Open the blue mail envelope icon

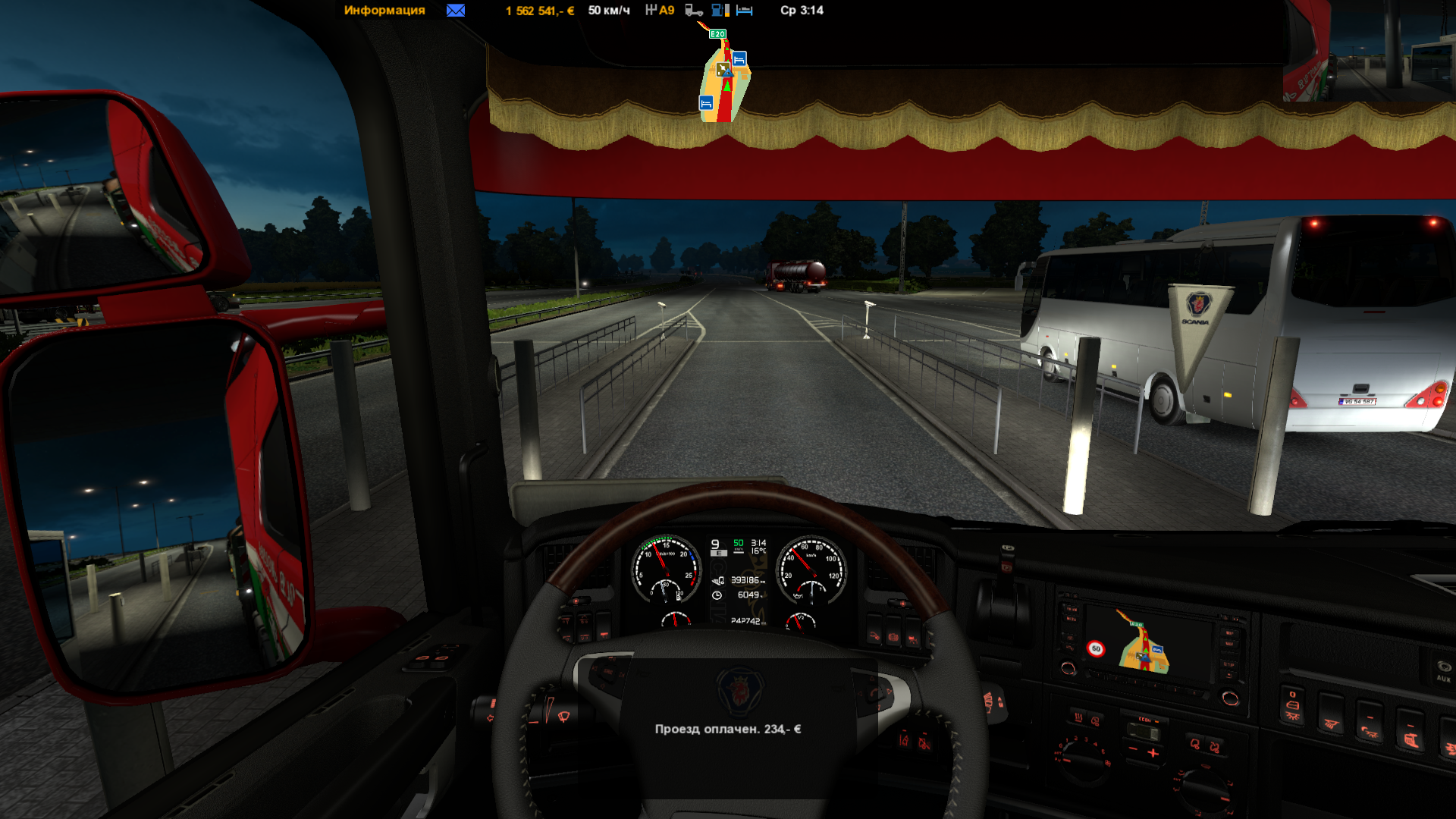tap(456, 11)
